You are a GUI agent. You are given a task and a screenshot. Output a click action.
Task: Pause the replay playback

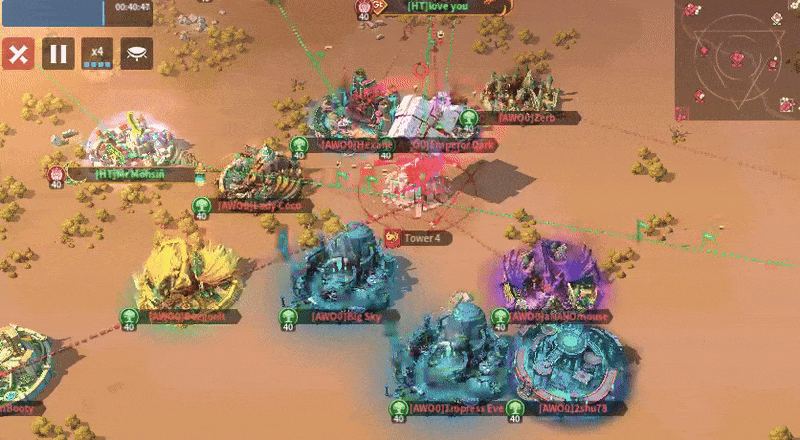click(x=57, y=54)
